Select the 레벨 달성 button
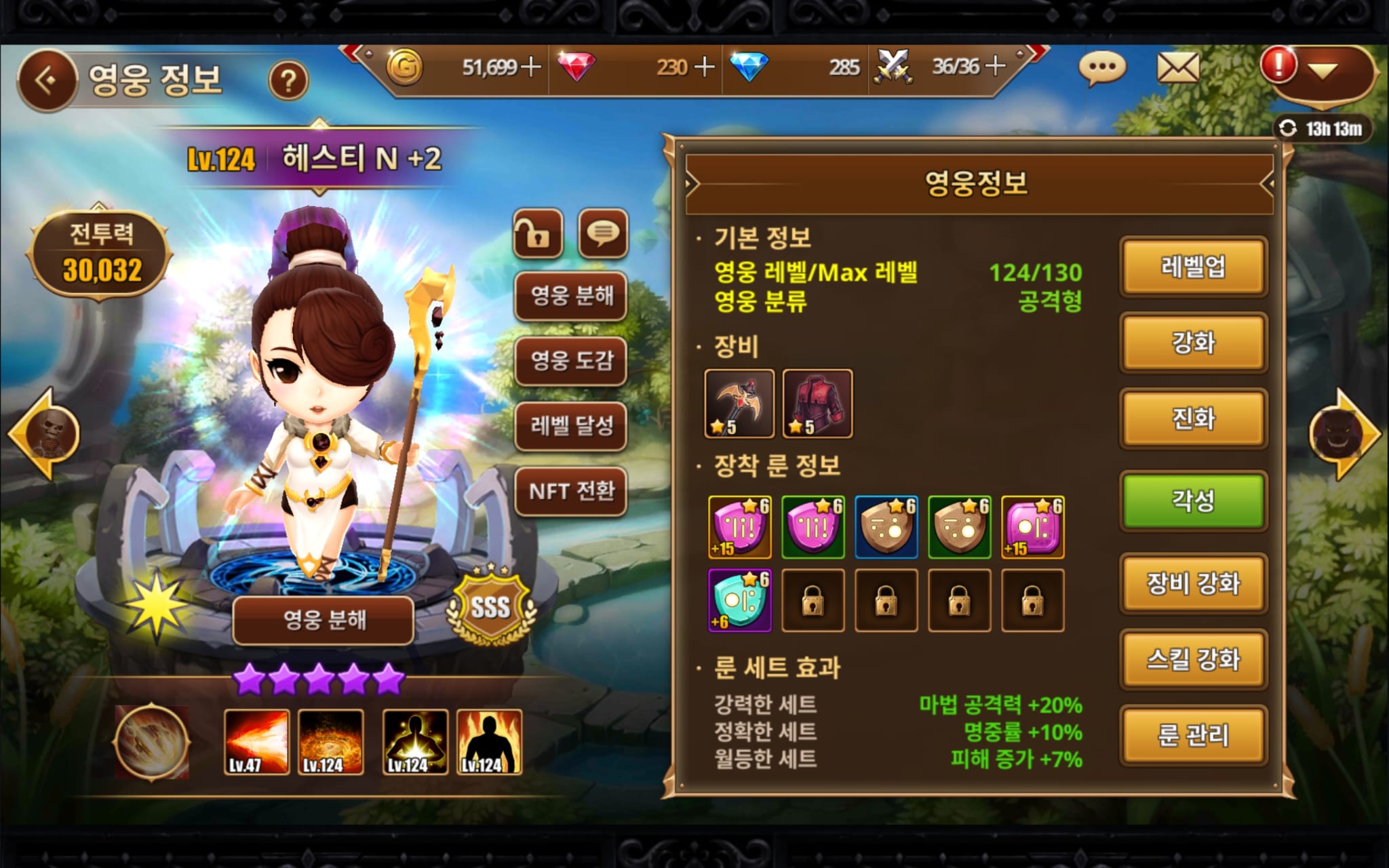This screenshot has width=1389, height=868. pyautogui.click(x=571, y=425)
